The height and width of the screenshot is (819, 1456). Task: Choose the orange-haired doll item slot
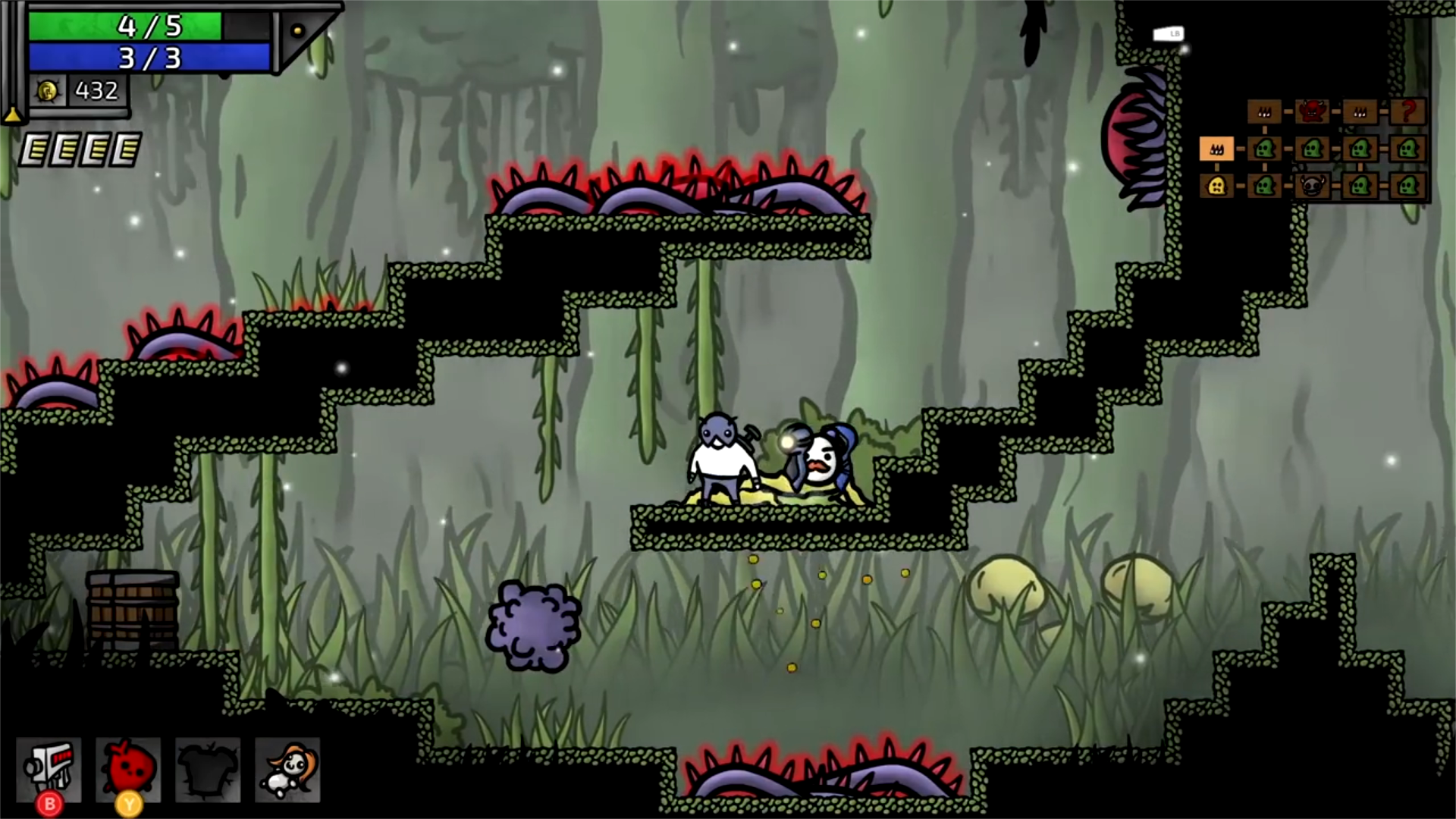click(287, 769)
